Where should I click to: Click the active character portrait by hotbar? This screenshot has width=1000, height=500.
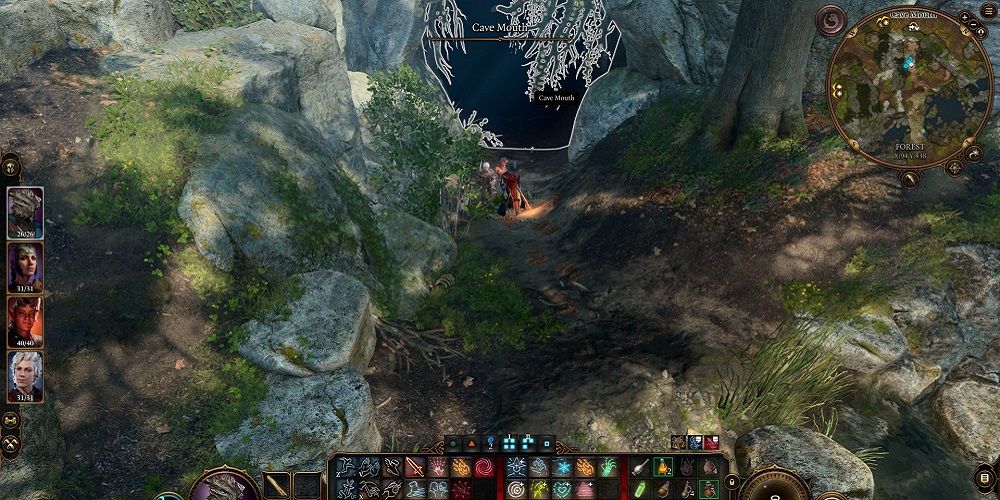point(225,485)
